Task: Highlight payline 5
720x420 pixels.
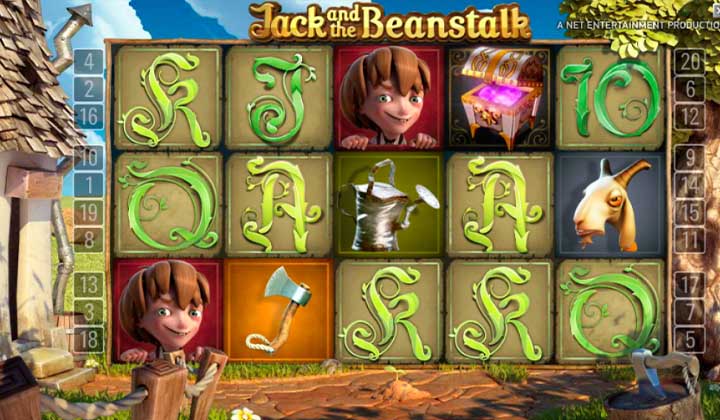Action: click(689, 338)
